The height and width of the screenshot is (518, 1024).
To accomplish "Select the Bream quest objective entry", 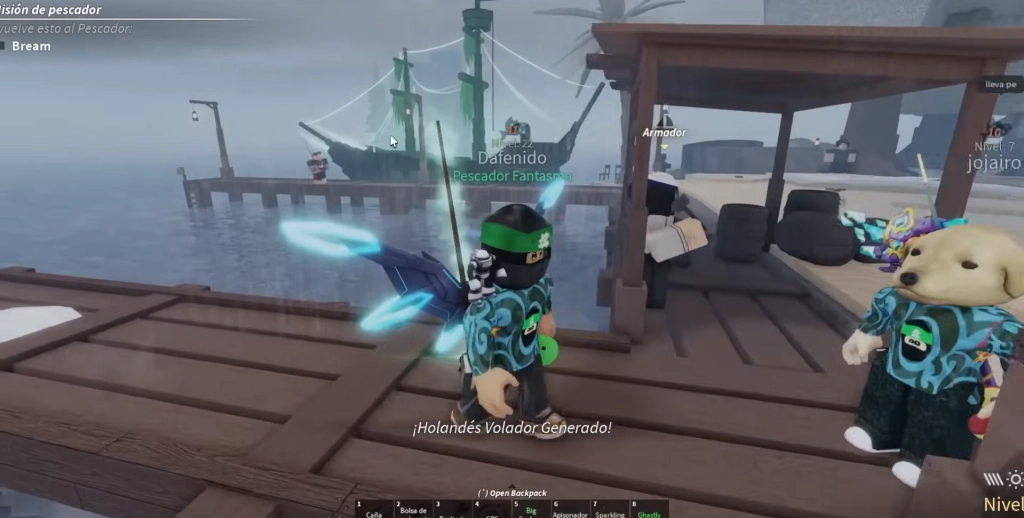I will 31,46.
